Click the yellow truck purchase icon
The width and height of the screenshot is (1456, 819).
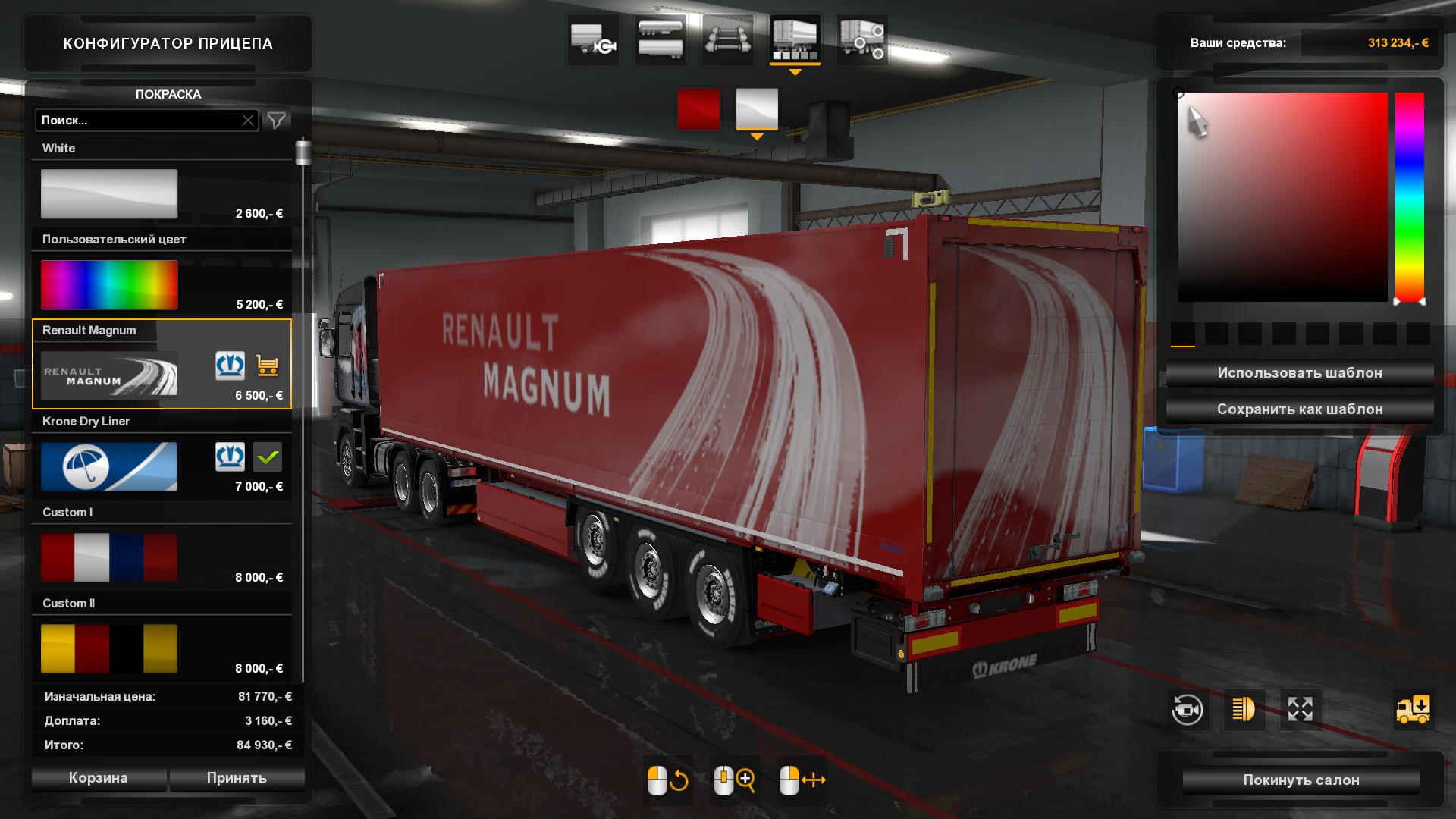[x=1410, y=710]
